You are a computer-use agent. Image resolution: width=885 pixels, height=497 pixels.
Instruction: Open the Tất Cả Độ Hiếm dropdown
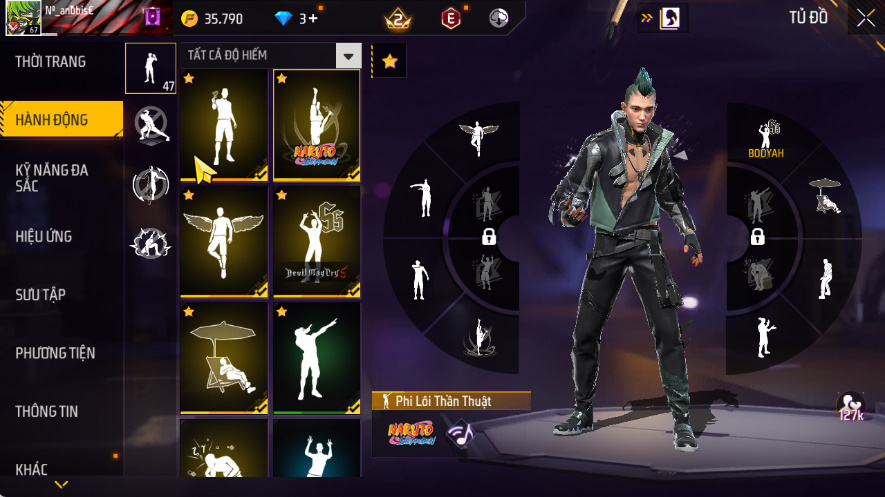click(x=348, y=56)
